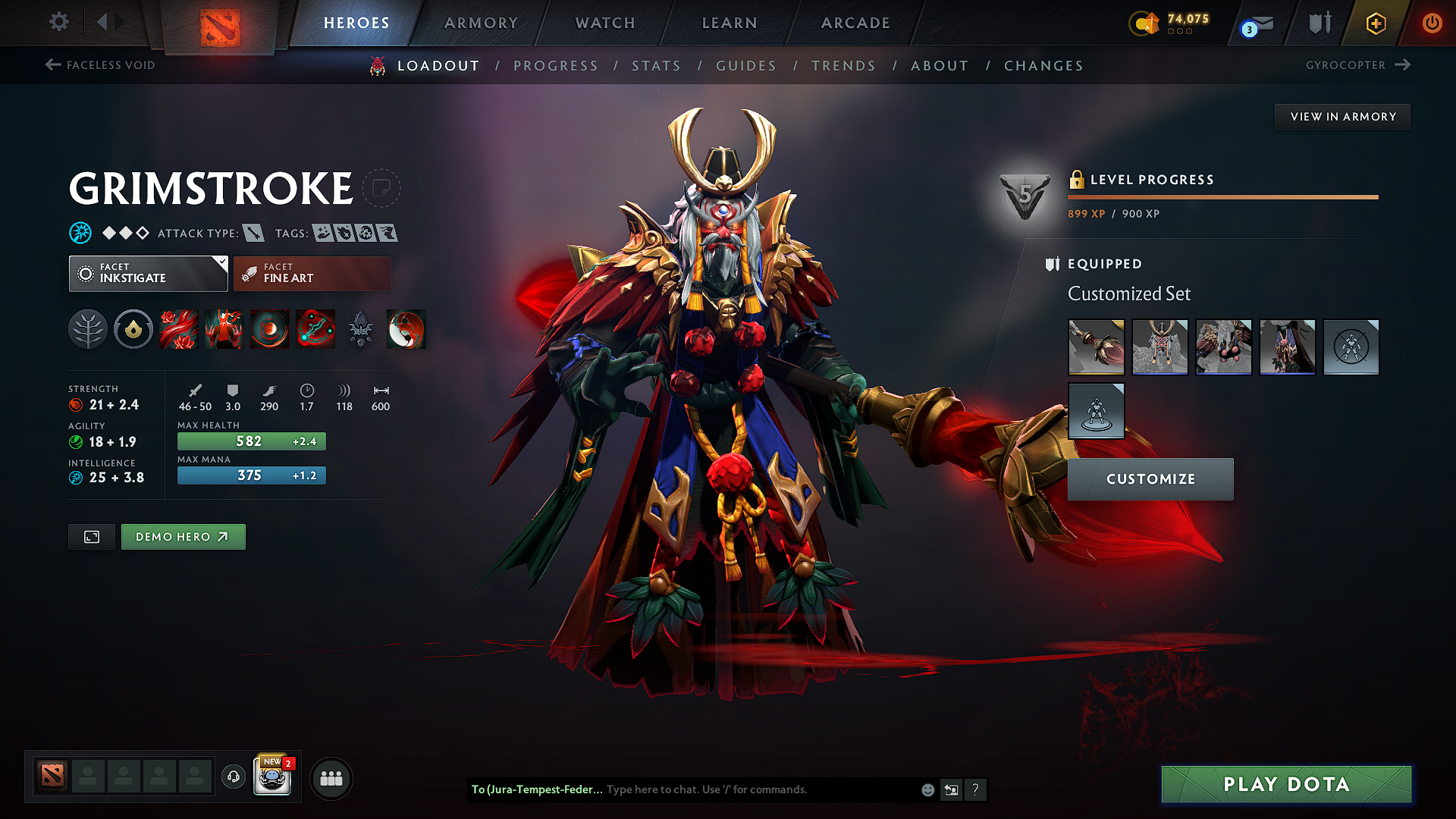
Task: Open the ARCADE menu
Action: click(855, 23)
